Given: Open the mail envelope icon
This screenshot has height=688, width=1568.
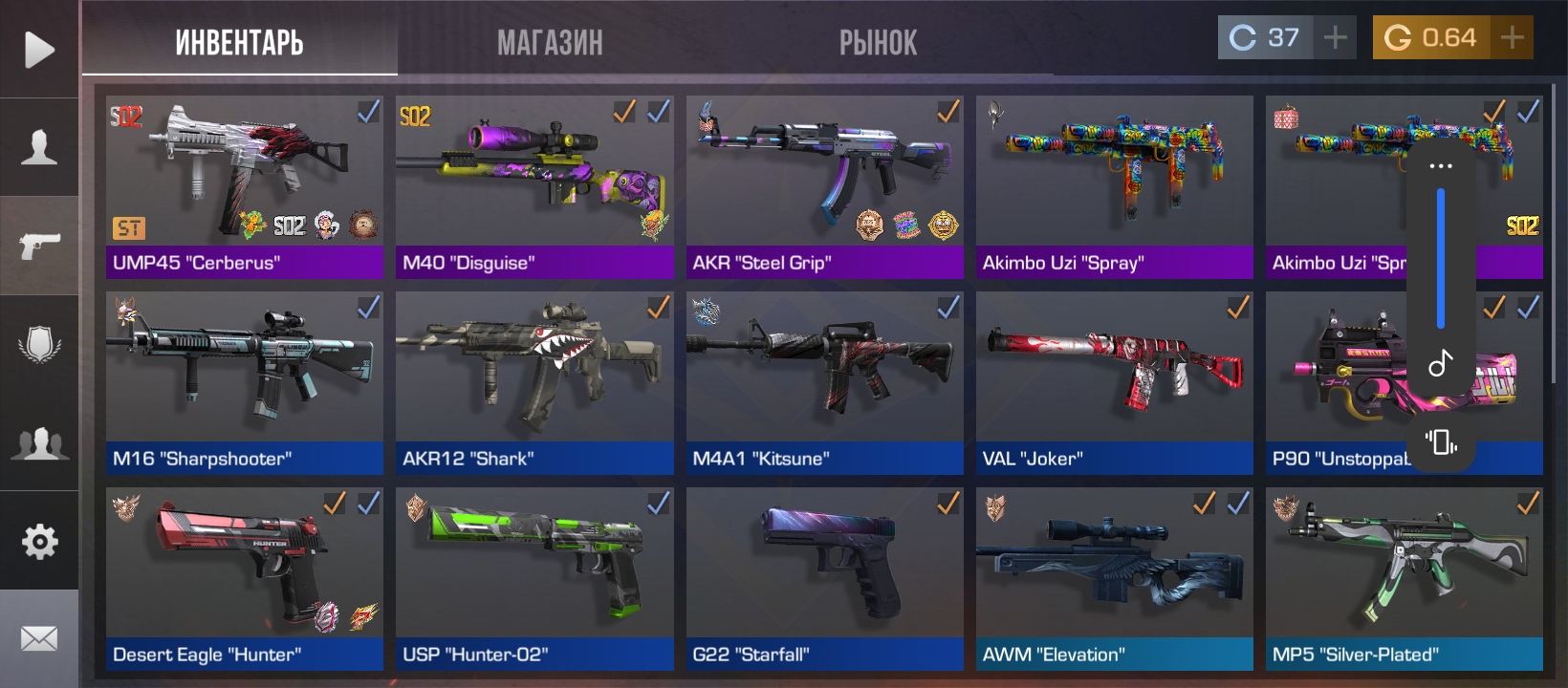Looking at the screenshot, I should coord(39,638).
